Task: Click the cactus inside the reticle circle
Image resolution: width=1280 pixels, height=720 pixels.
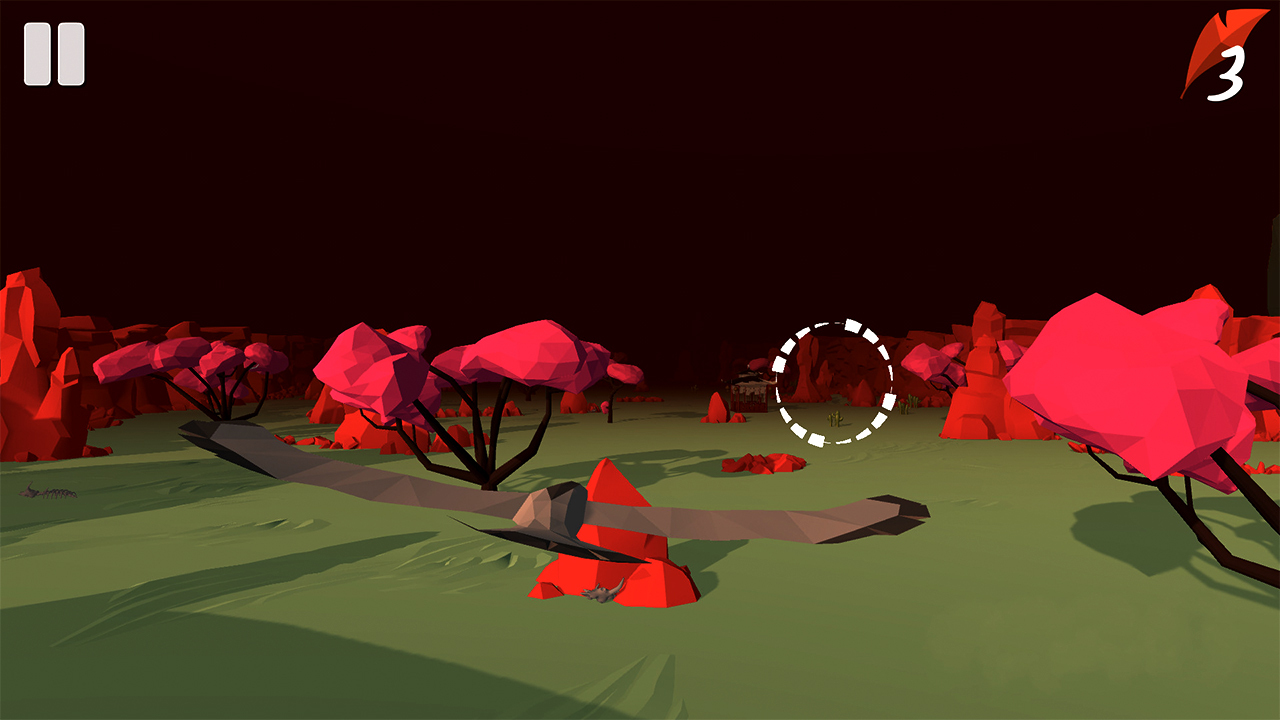Action: pos(834,418)
